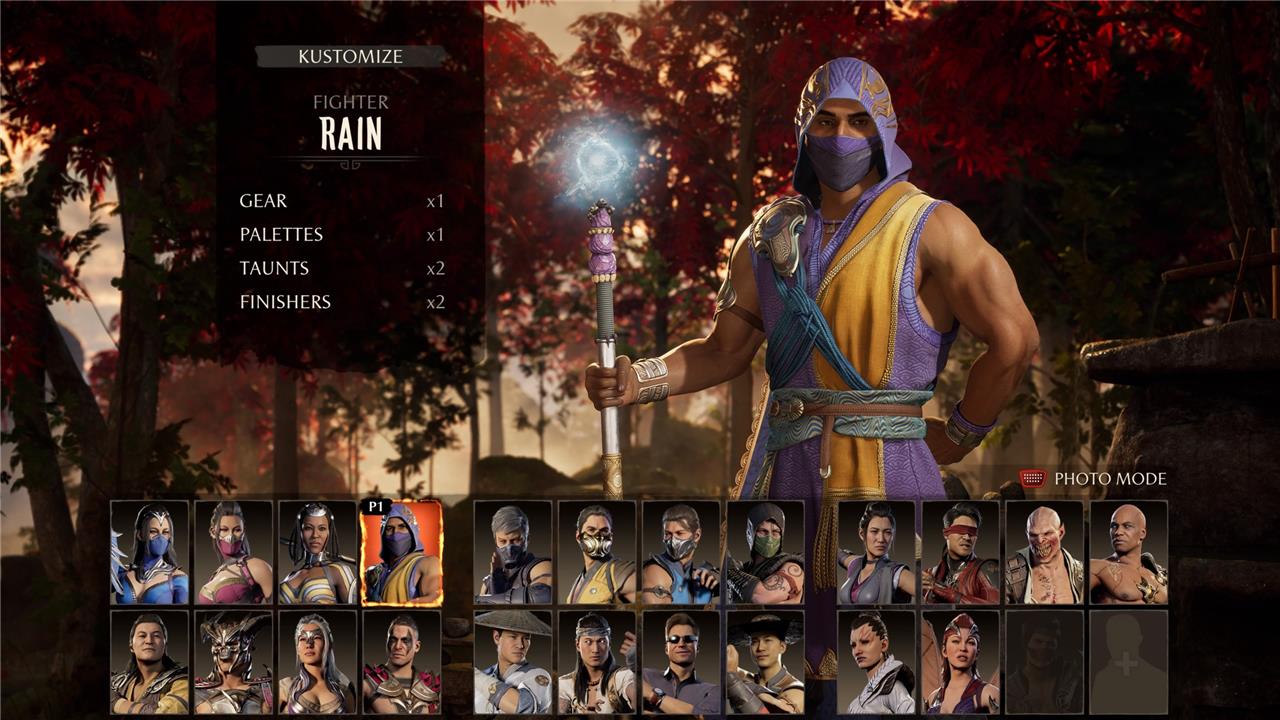Image resolution: width=1280 pixels, height=720 pixels.
Task: Choose General Shao's horned-helmet portrait
Action: [x=234, y=661]
